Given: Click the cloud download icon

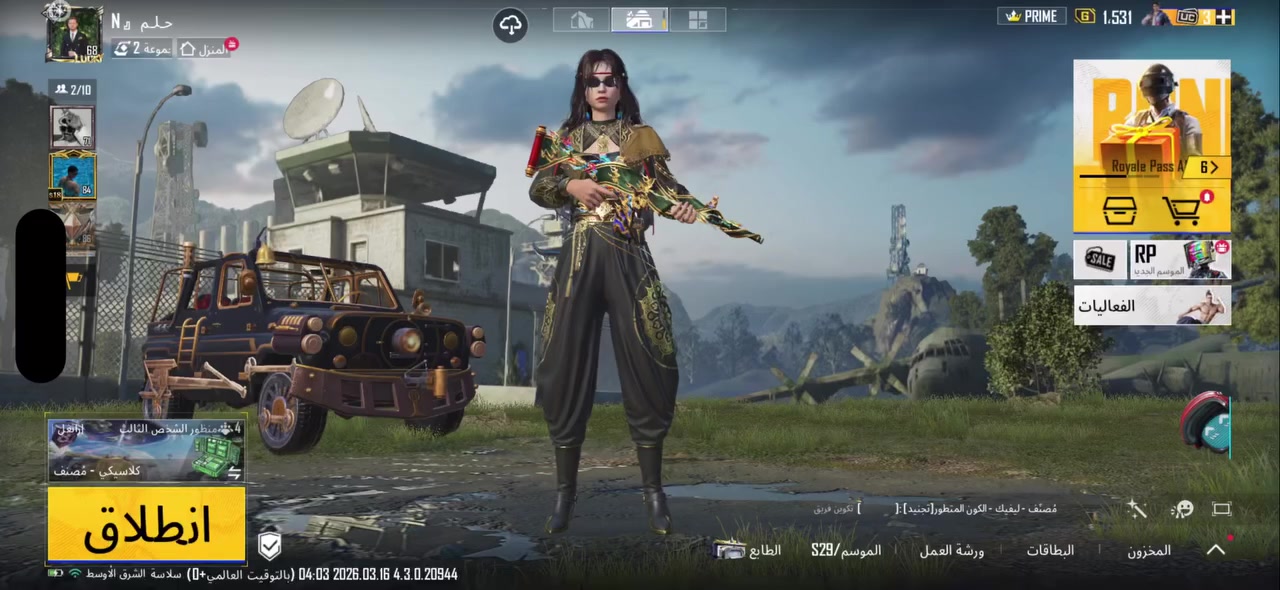Looking at the screenshot, I should [511, 25].
